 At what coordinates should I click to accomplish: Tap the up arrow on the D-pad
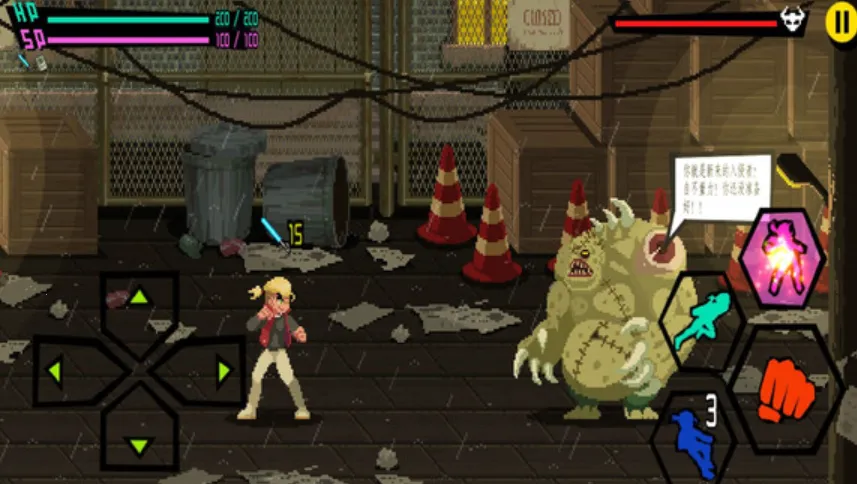pos(139,297)
